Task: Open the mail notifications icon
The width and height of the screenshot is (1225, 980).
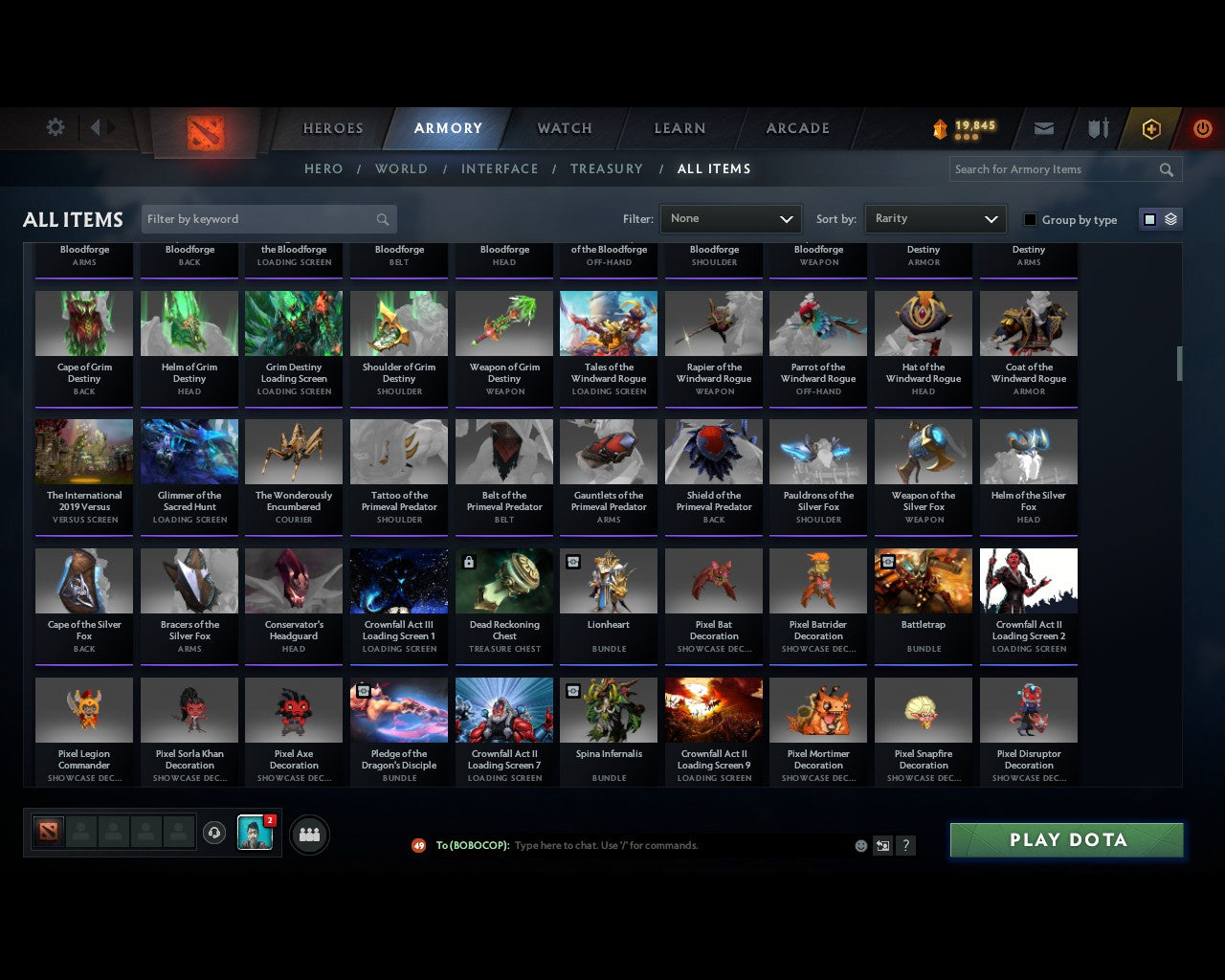Action: [1043, 127]
